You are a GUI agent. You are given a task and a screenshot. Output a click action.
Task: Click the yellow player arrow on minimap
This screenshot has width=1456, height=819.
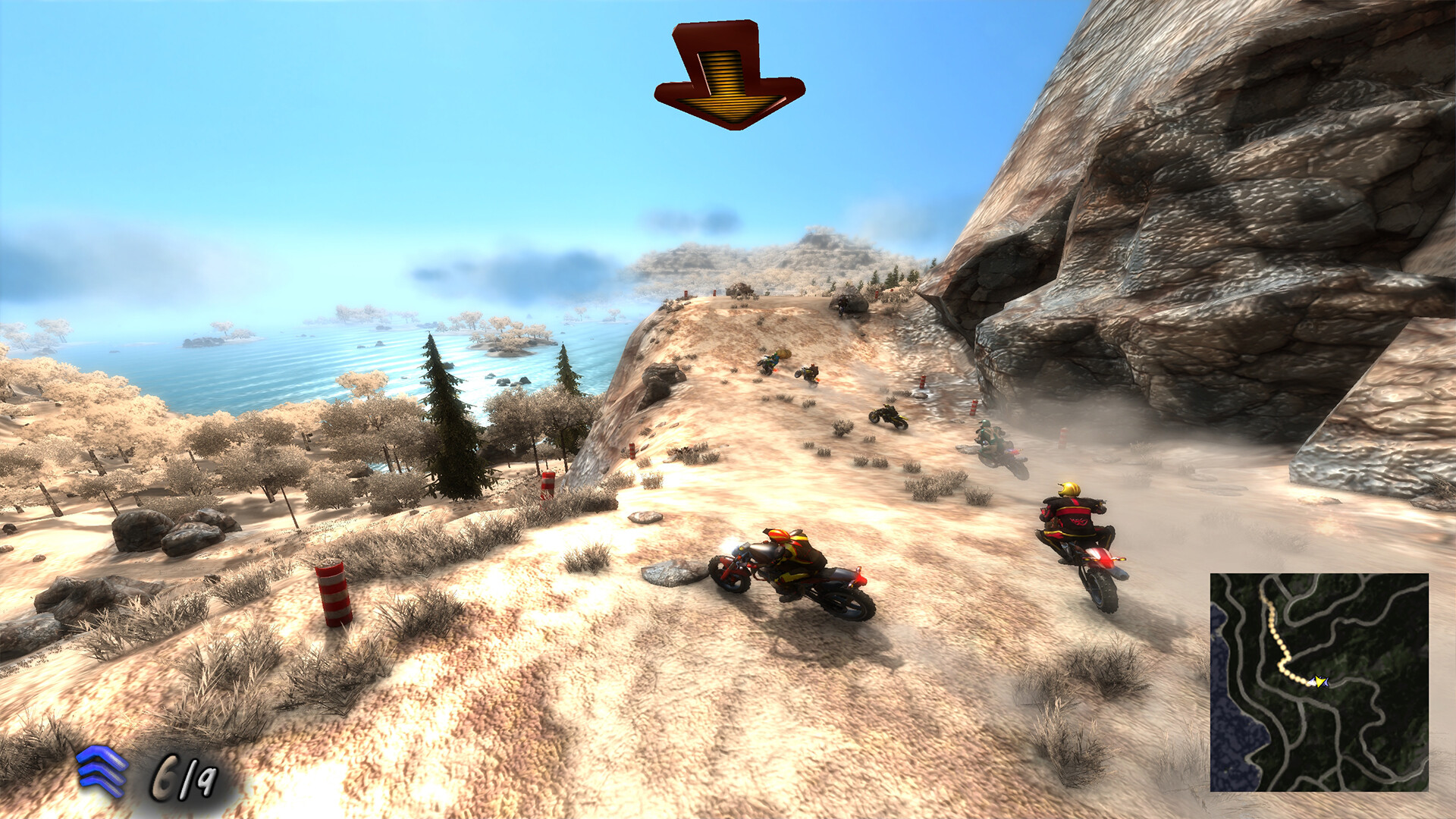1320,682
